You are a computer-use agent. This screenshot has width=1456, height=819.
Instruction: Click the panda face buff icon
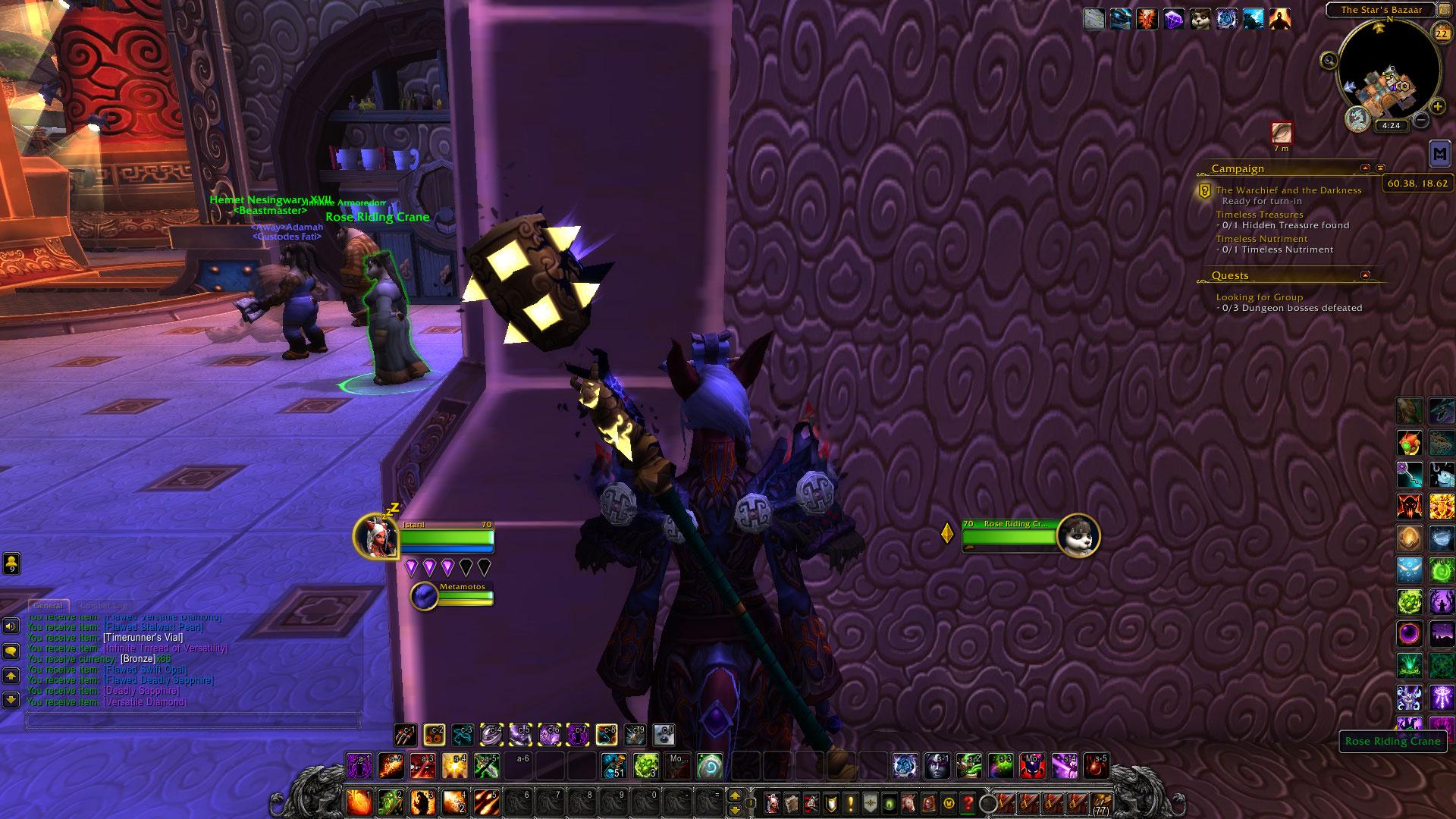(1199, 19)
